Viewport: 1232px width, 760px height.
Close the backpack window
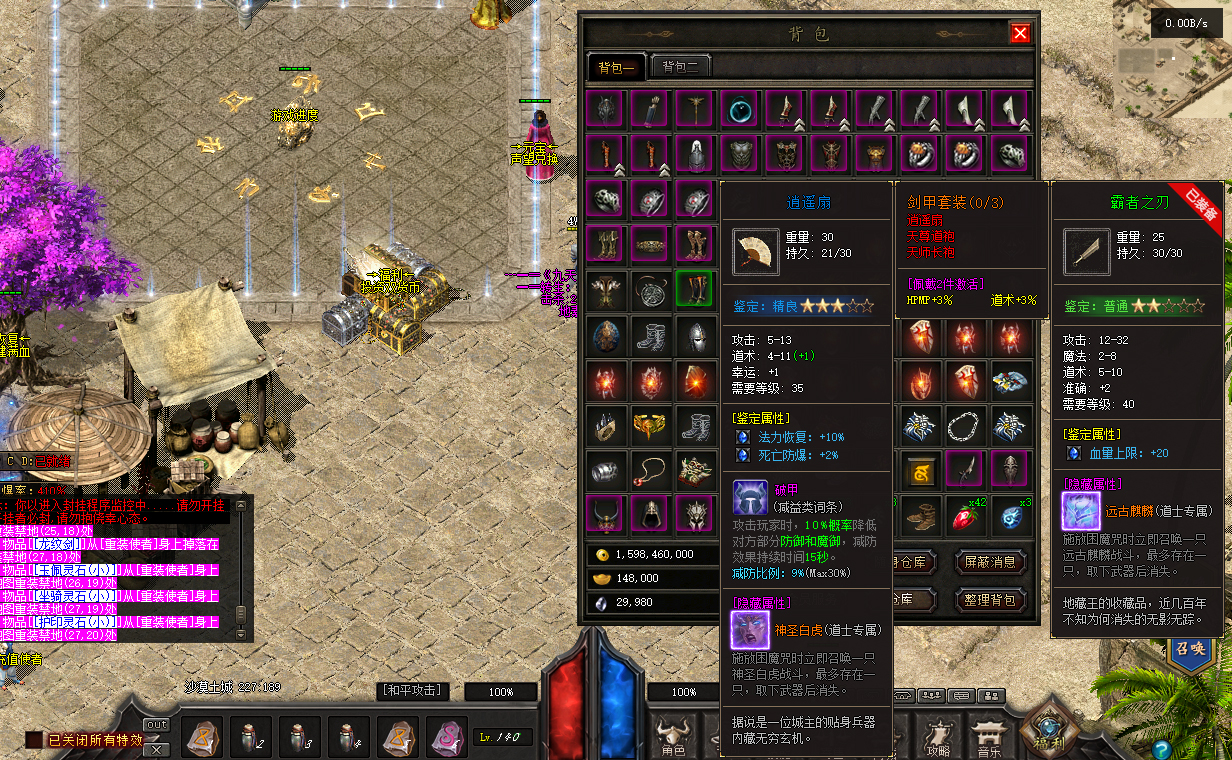coord(1020,33)
